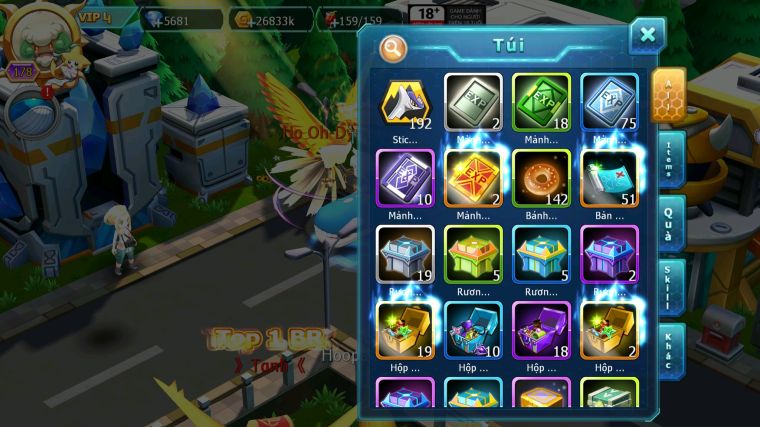Open the silver chest stack of 19
This screenshot has width=760, height=427.
pos(405,253)
